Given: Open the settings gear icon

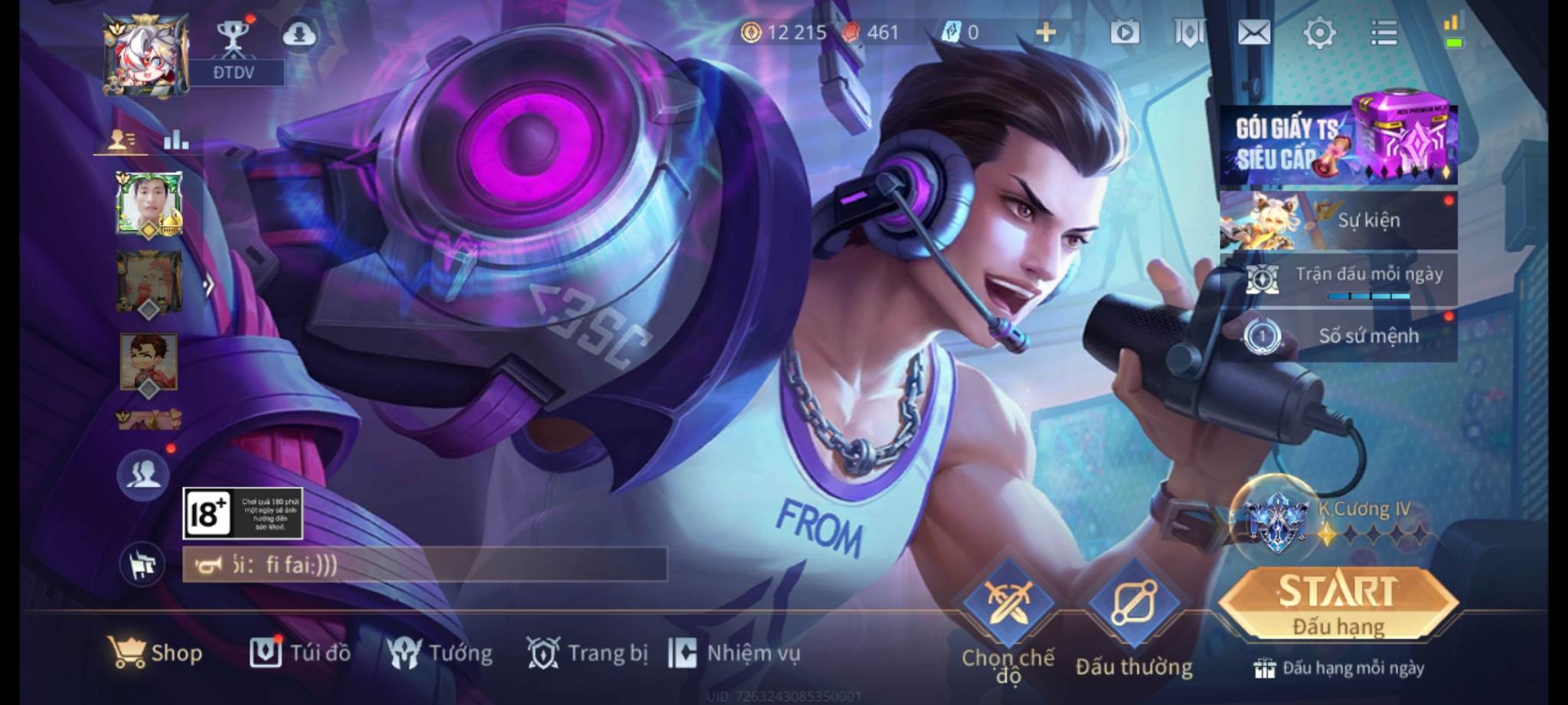Looking at the screenshot, I should [x=1319, y=33].
